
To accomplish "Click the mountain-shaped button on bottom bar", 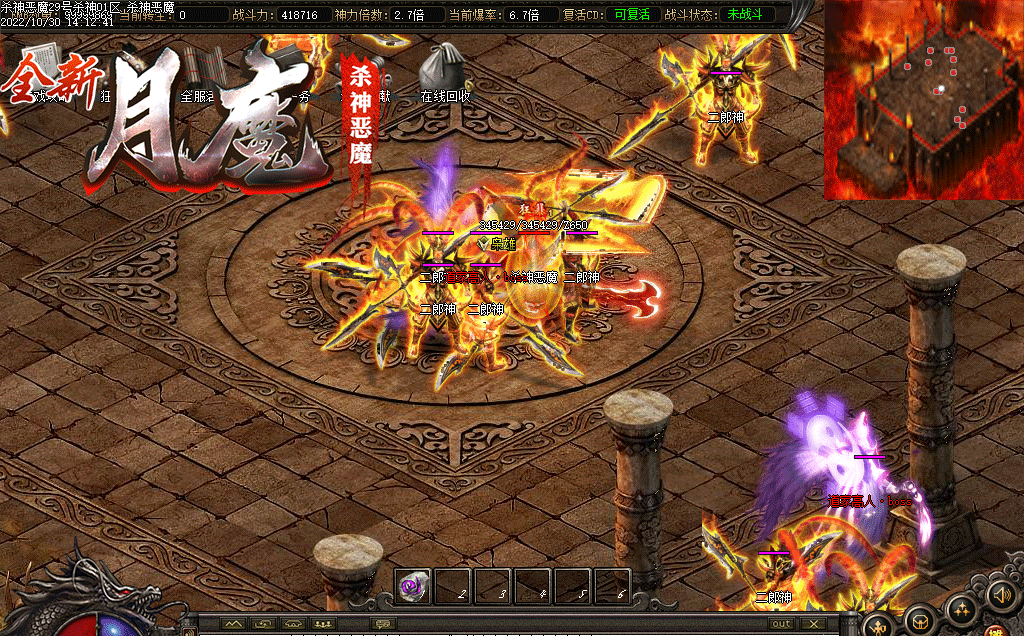I will coord(234,624).
